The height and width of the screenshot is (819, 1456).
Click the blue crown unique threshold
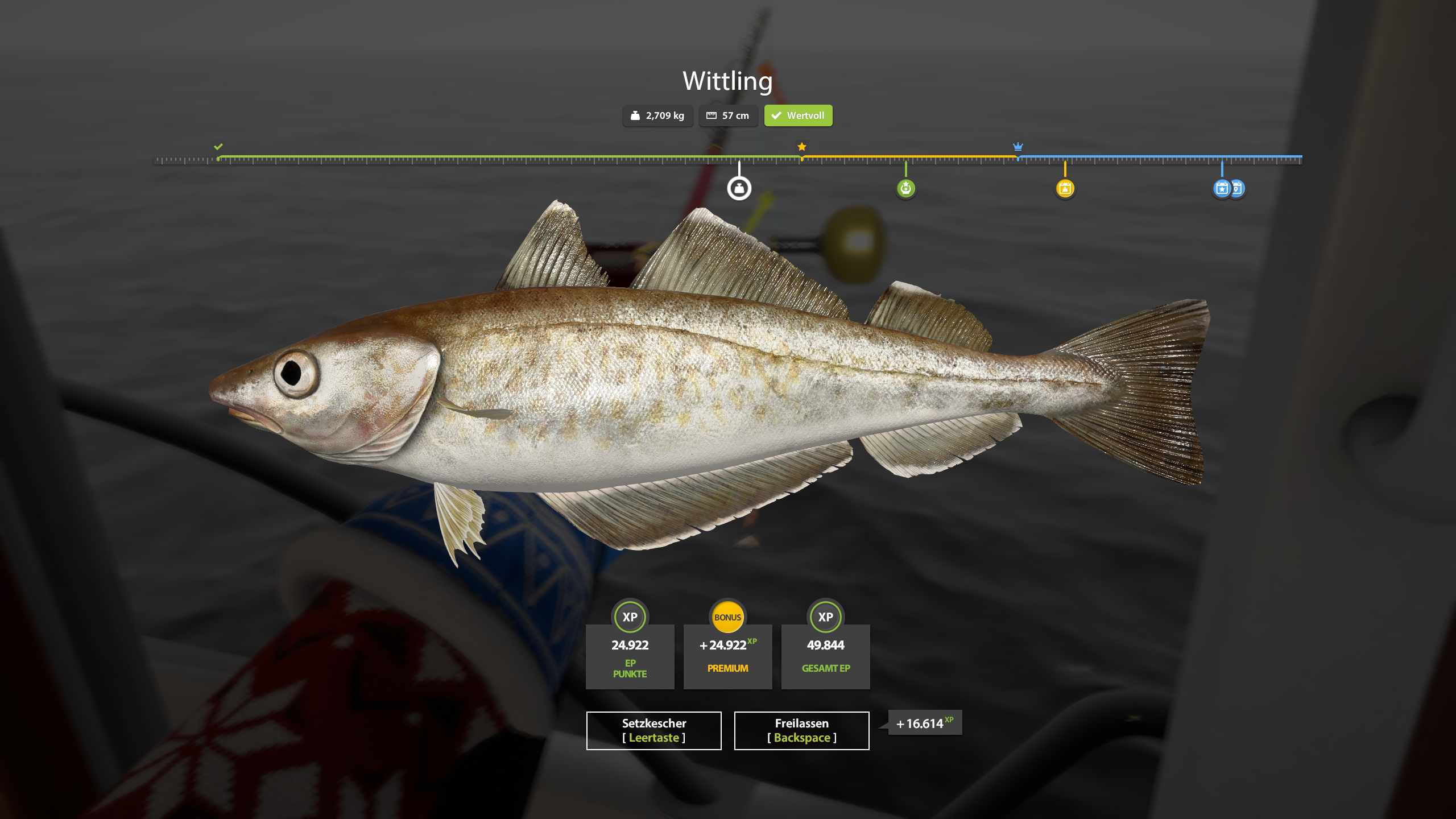(x=1017, y=147)
